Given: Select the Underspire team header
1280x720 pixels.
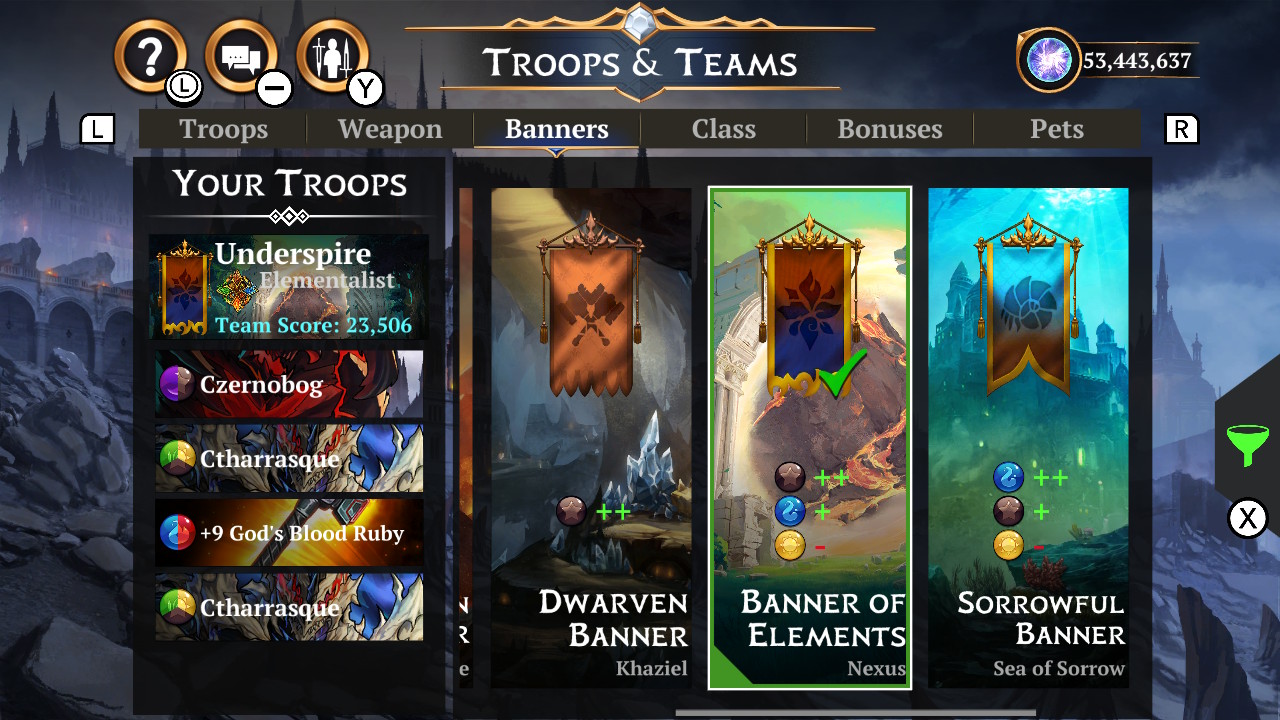Looking at the screenshot, I should point(289,287).
